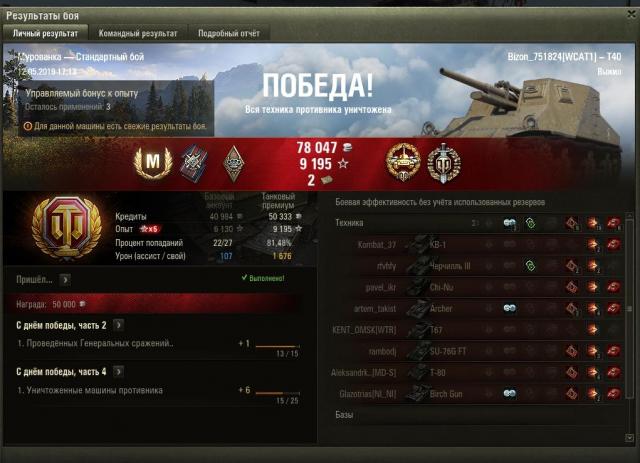Select the Личный результат tab
Viewport: 640px width, 463px height.
[x=46, y=33]
